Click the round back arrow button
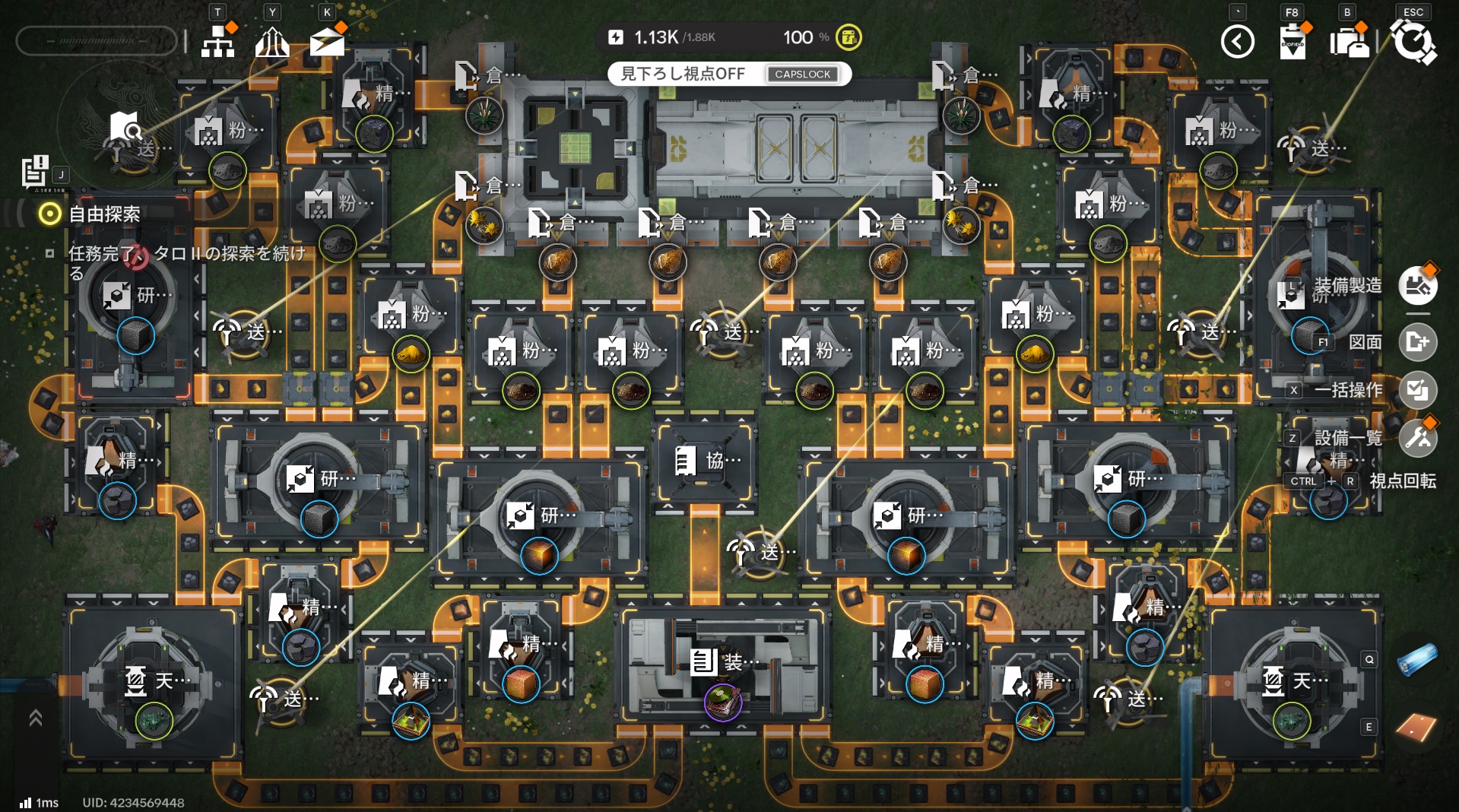 point(1237,42)
